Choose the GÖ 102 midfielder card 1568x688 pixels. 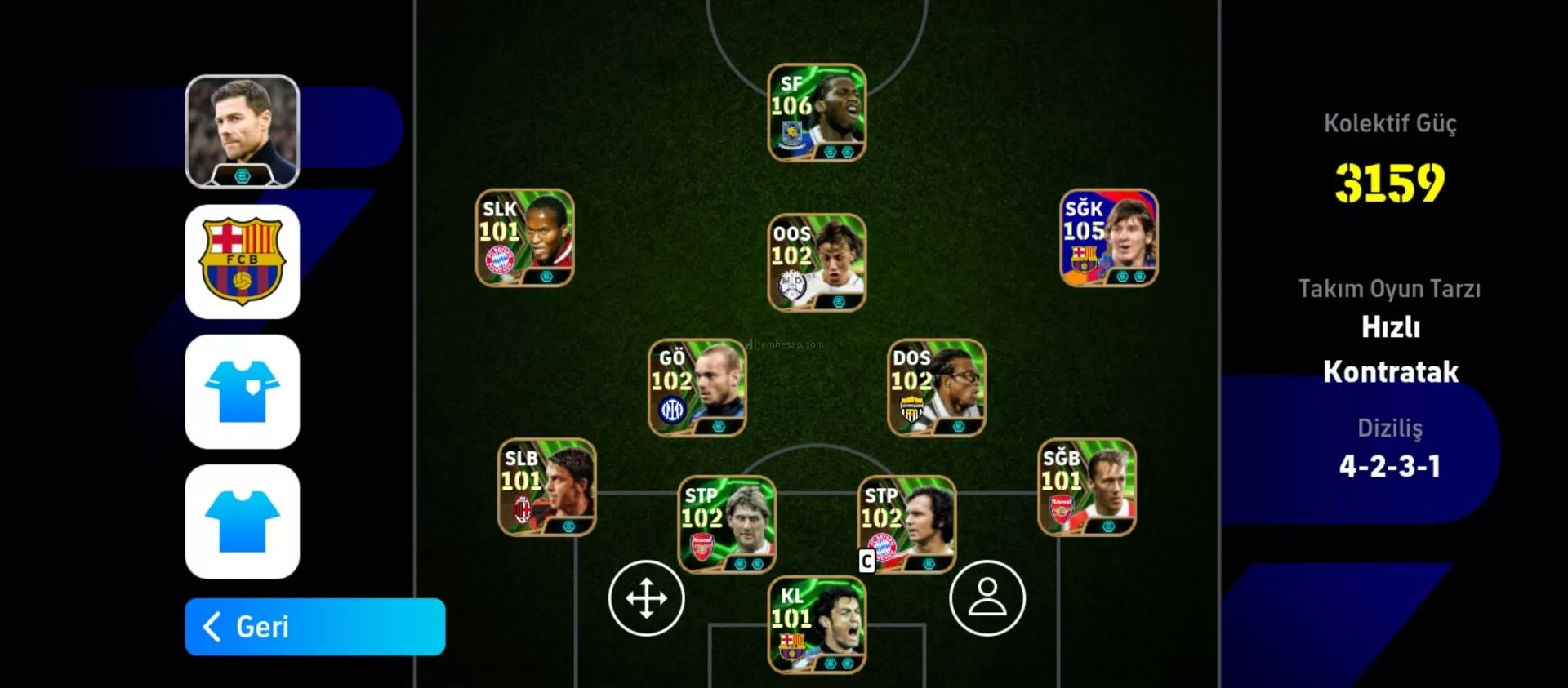(x=697, y=388)
